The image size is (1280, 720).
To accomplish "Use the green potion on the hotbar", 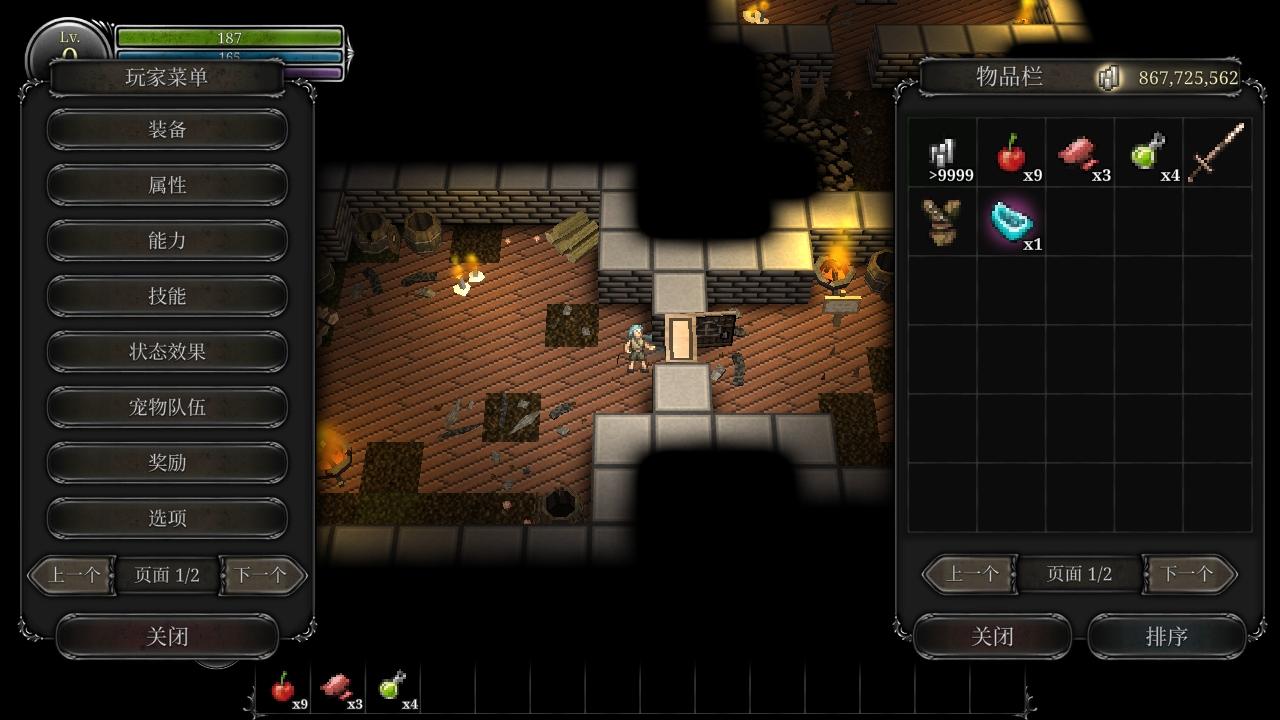I will click(x=393, y=688).
